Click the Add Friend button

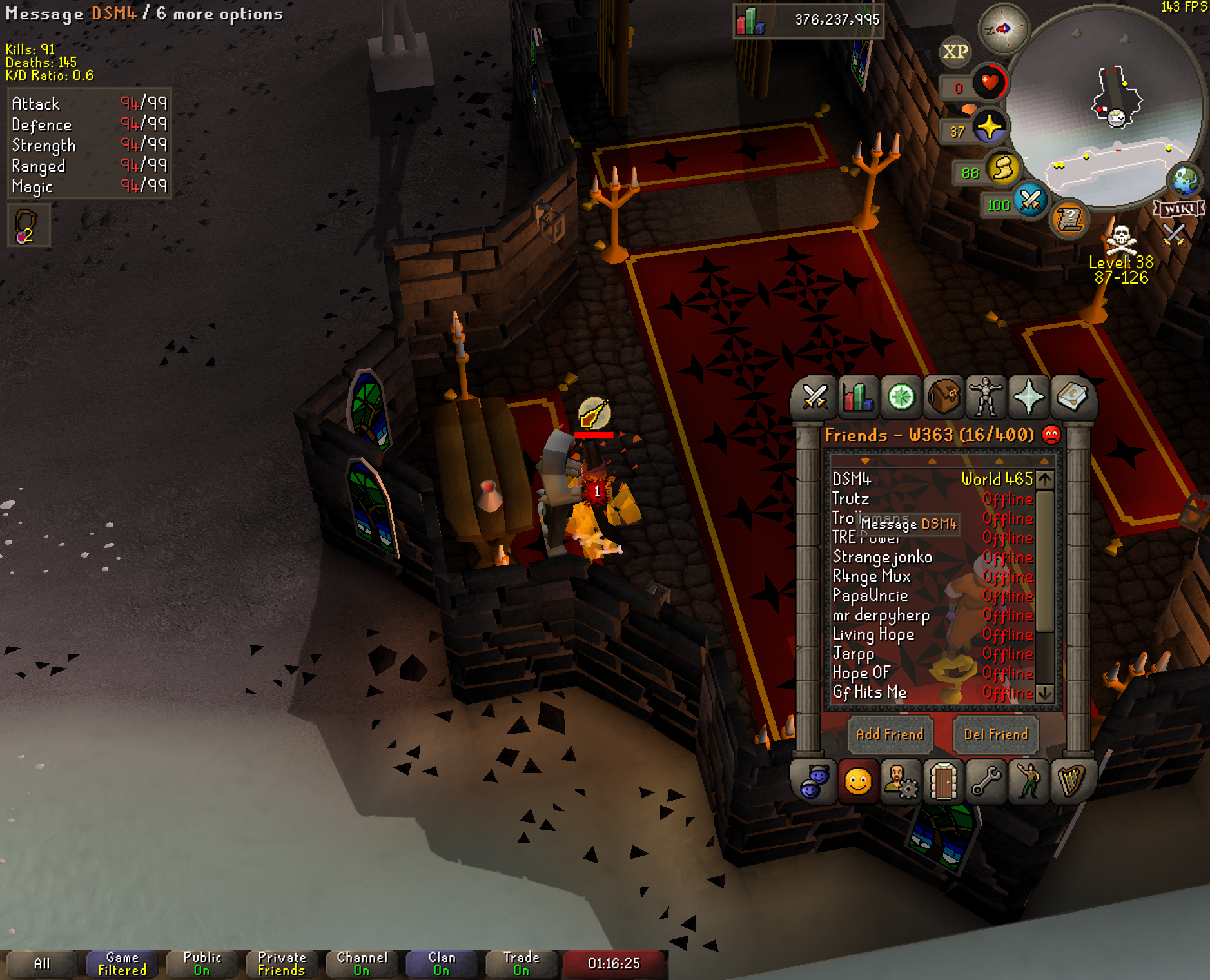[890, 734]
